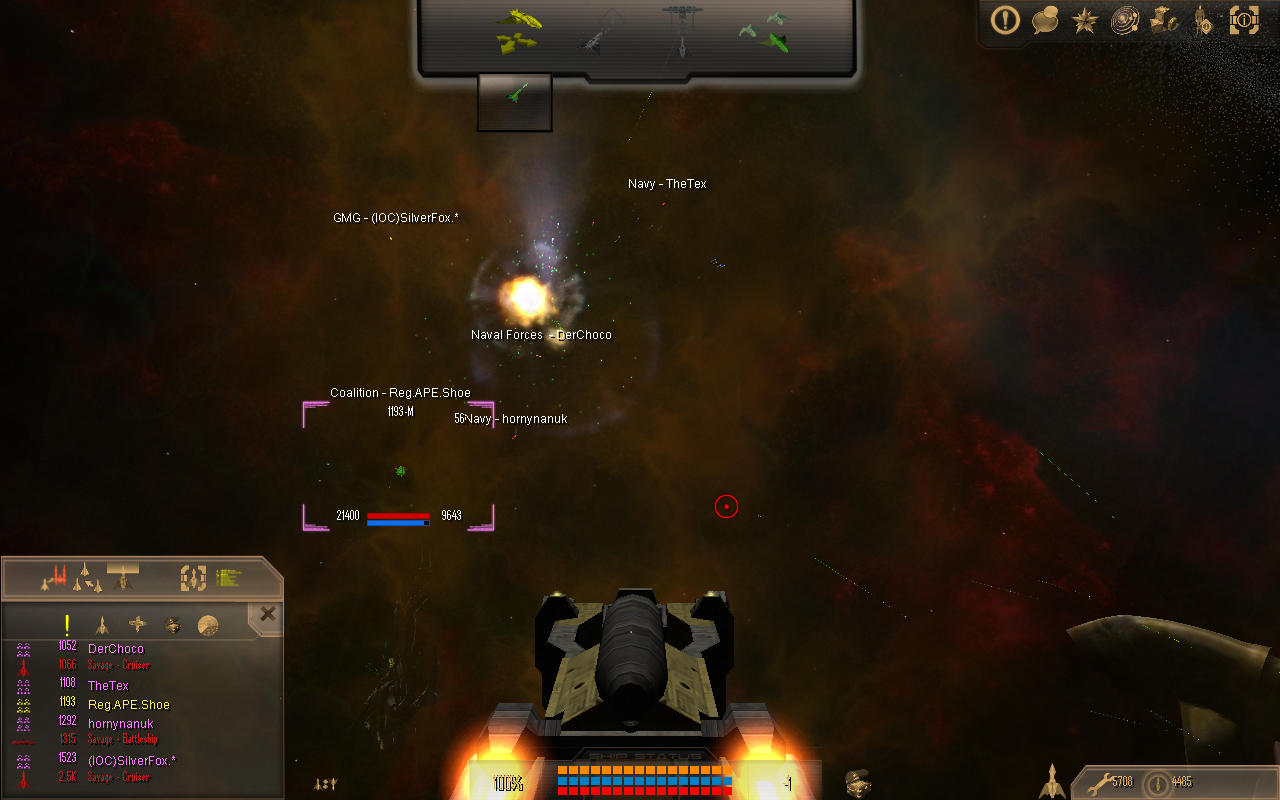Open the distress signal exclamation icon

tap(1005, 20)
